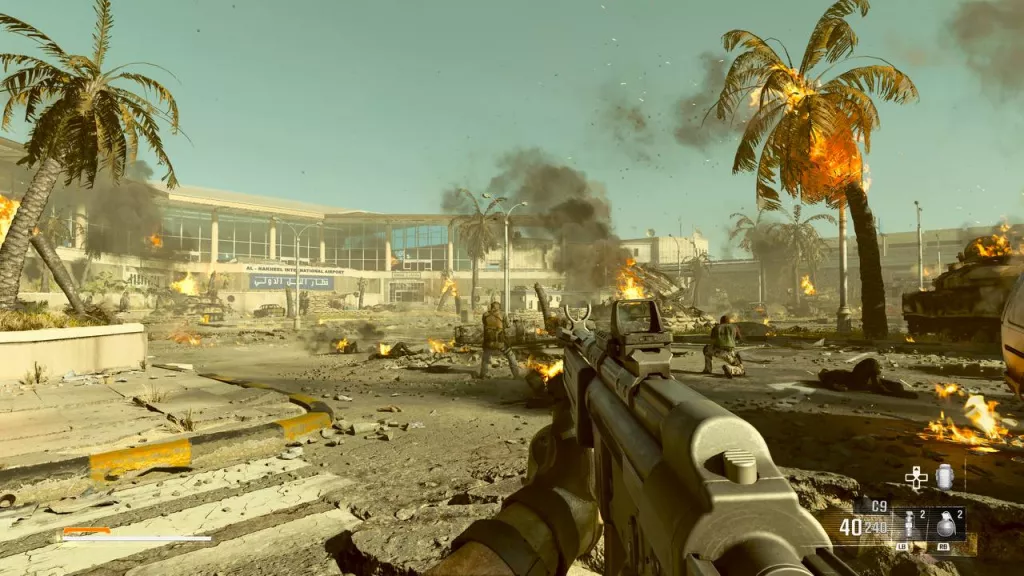Select the frag grenade slot
The height and width of the screenshot is (576, 1024).
point(945,524)
